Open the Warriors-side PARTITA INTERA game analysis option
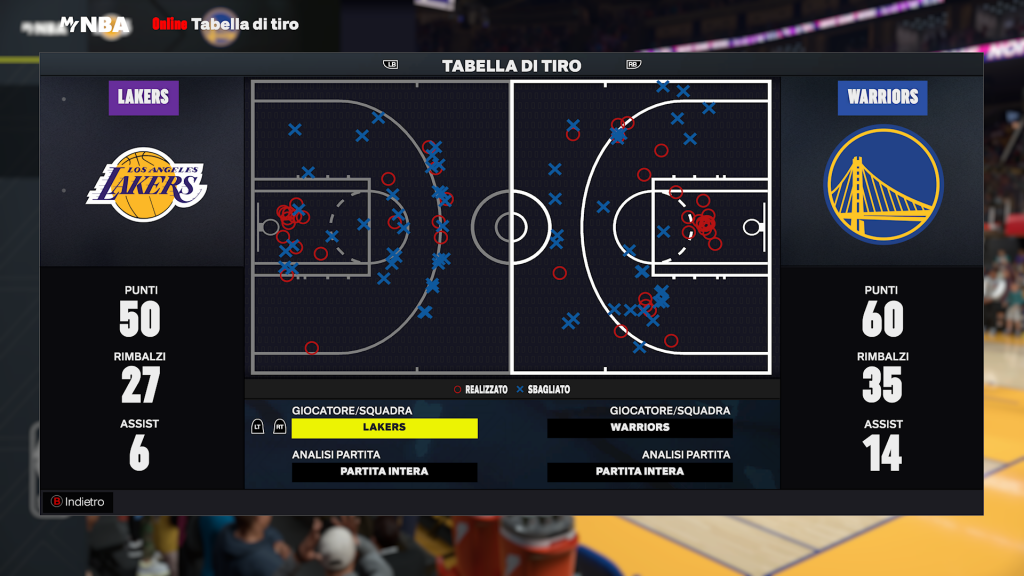Image resolution: width=1024 pixels, height=576 pixels. tap(640, 472)
